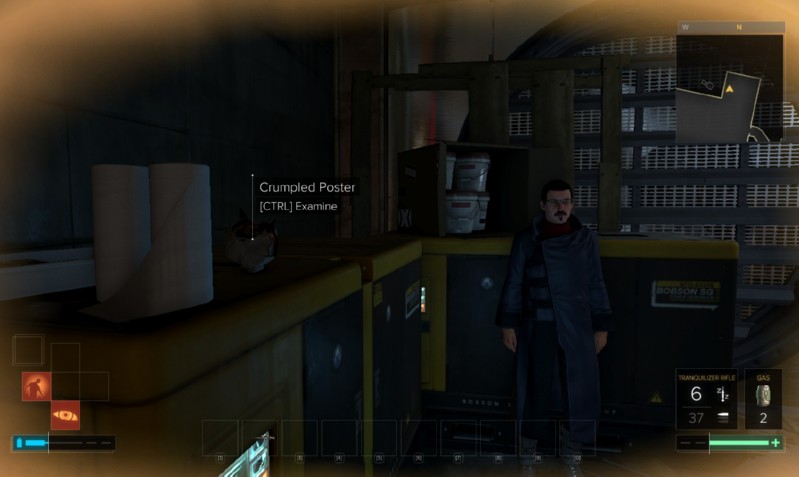Activate the crouching figure augmentation icon
Screen dimensions: 799x477
tap(37, 386)
